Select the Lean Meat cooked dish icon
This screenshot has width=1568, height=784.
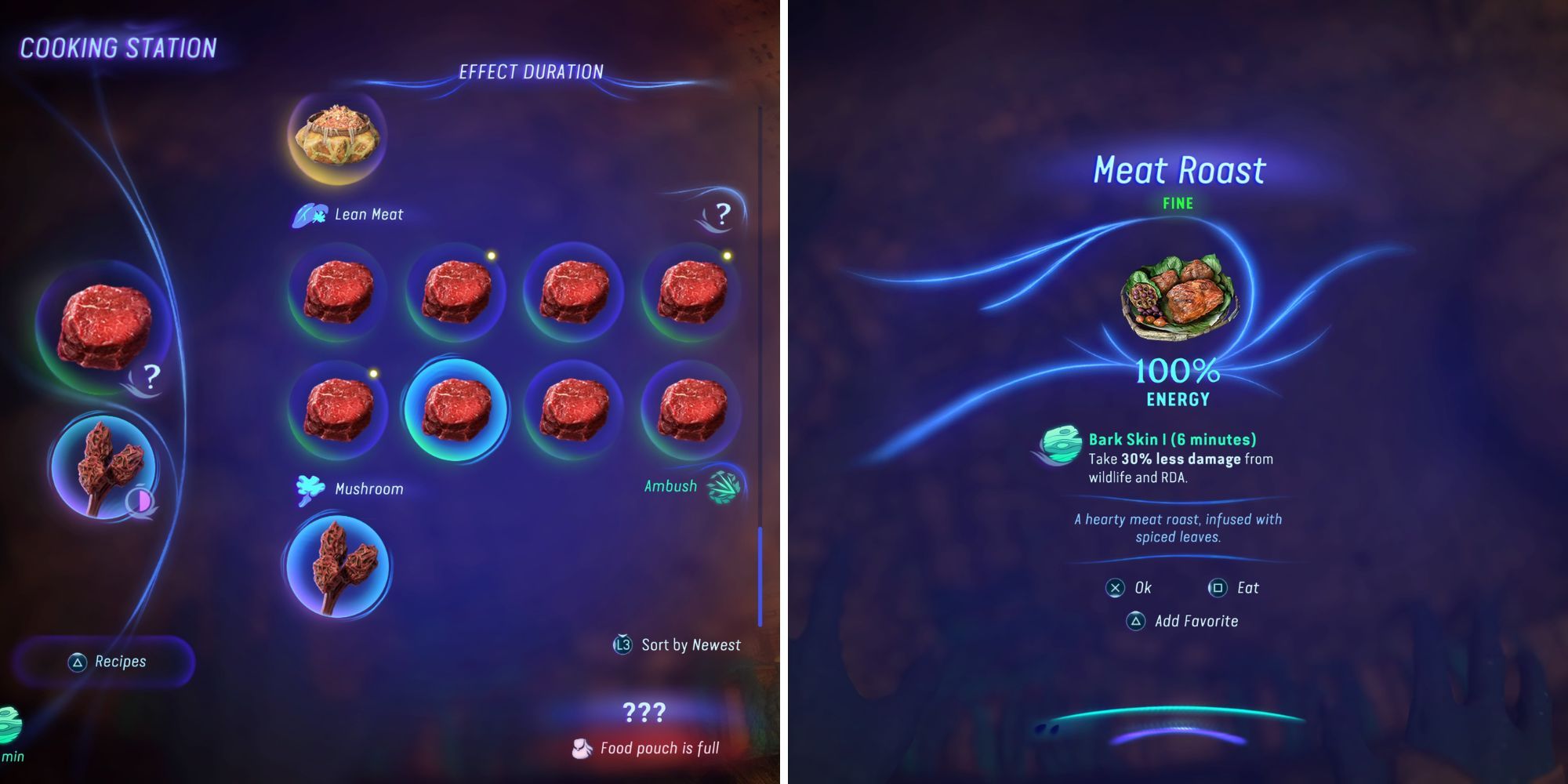pyautogui.click(x=339, y=136)
